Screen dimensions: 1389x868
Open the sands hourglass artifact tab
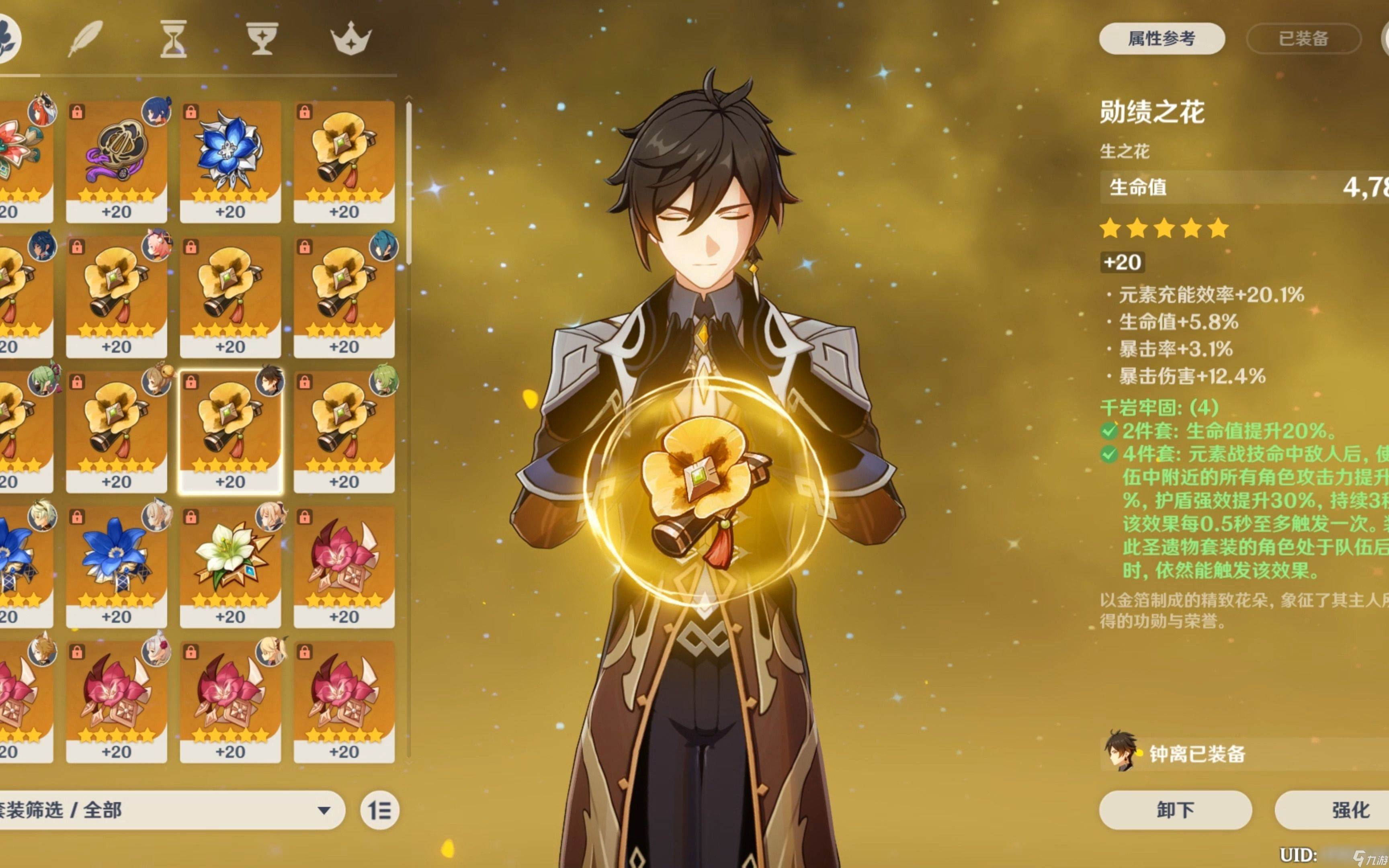(x=173, y=39)
